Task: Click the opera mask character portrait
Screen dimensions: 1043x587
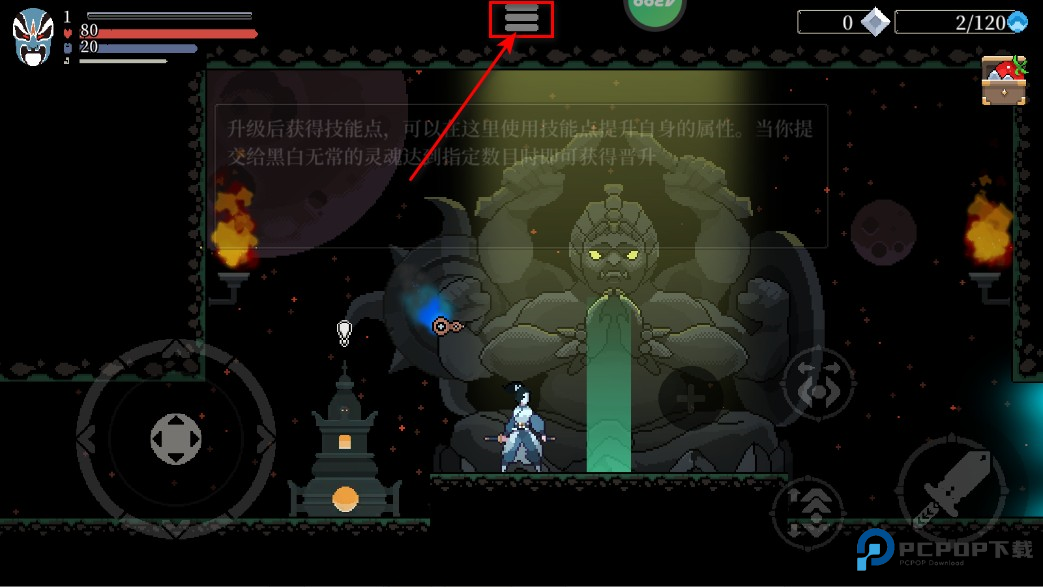Action: click(32, 37)
